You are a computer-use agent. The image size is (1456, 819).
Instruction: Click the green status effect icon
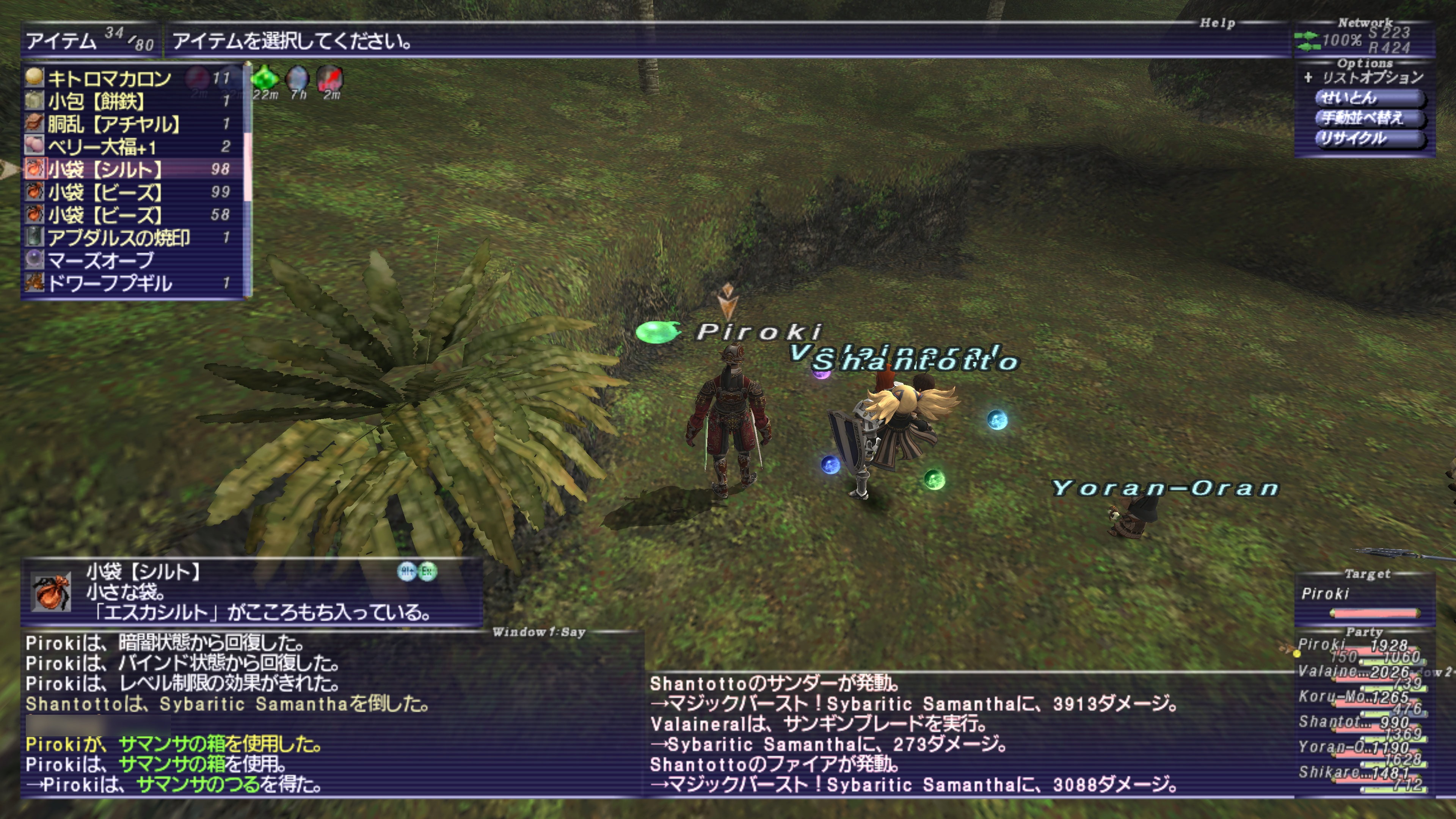(265, 78)
